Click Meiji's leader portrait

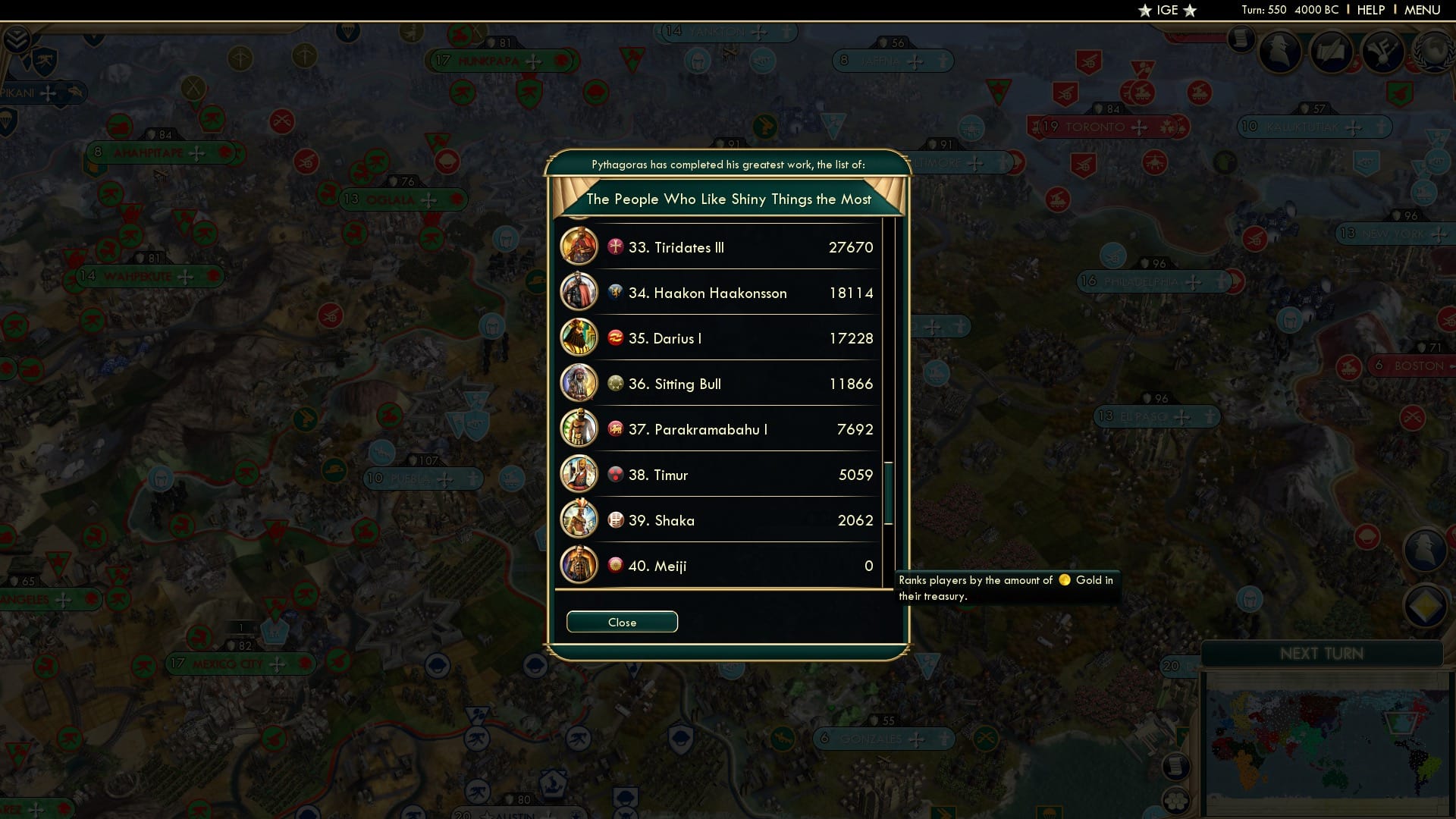pos(579,565)
